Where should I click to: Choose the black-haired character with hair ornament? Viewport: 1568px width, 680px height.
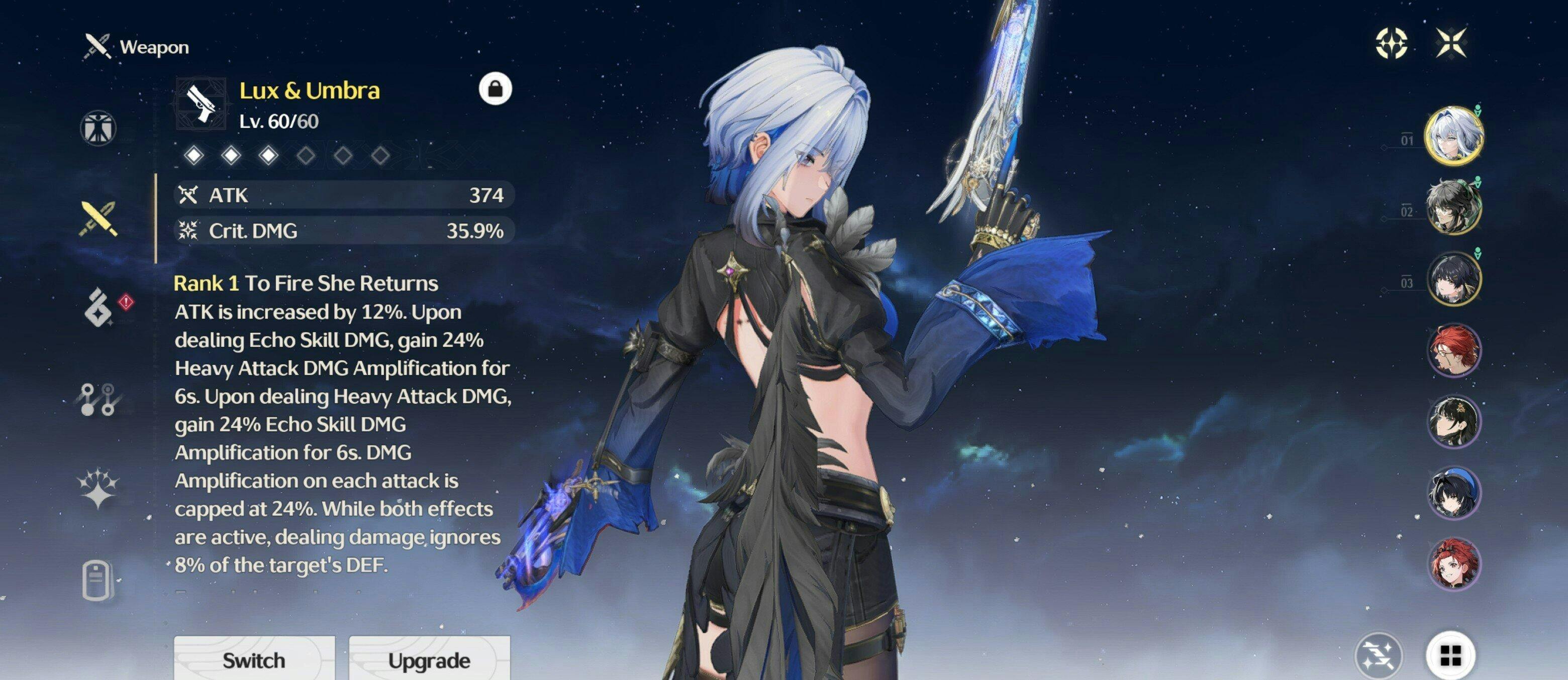point(1453,421)
